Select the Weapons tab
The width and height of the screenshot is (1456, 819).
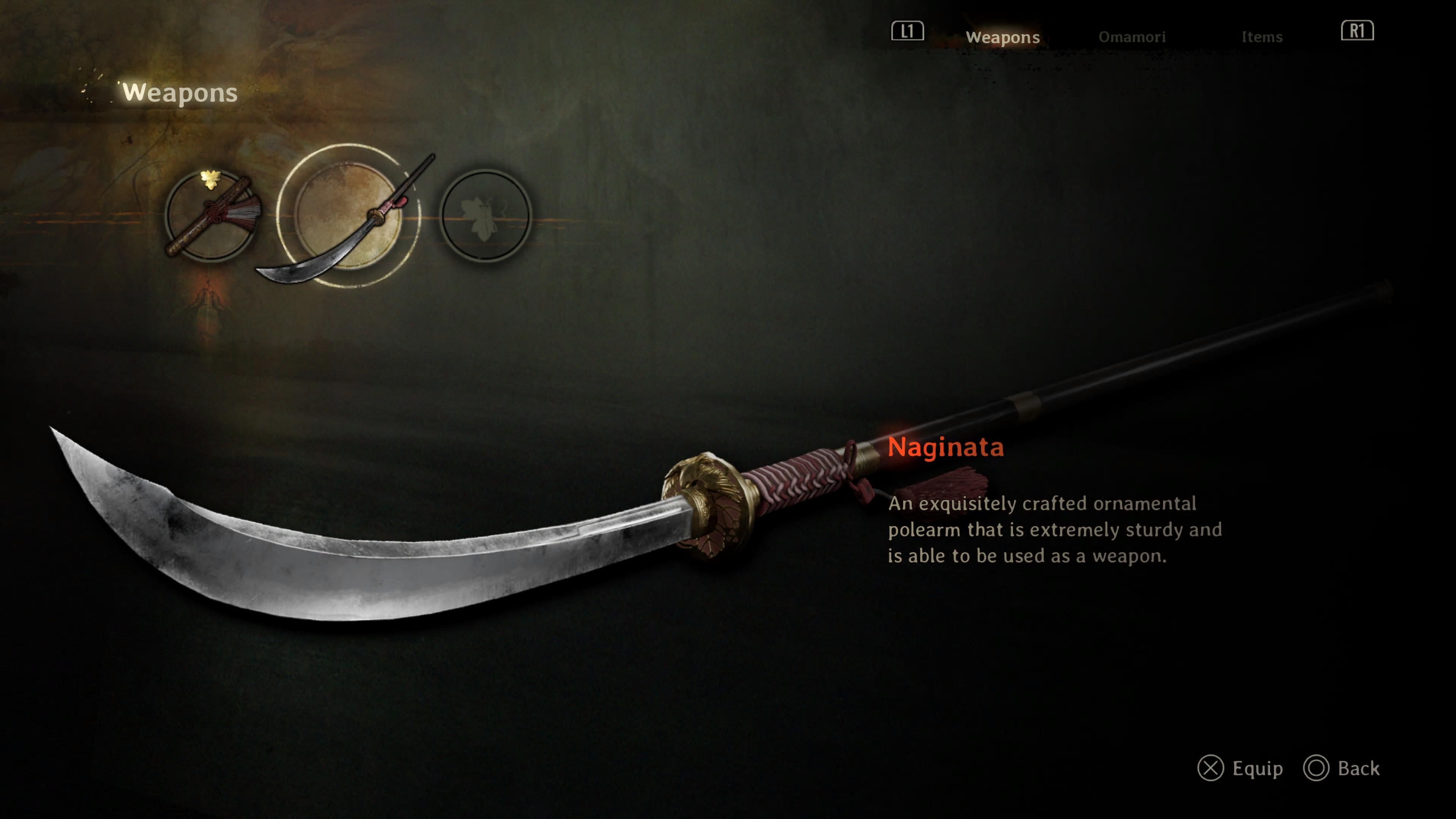pyautogui.click(x=1002, y=37)
